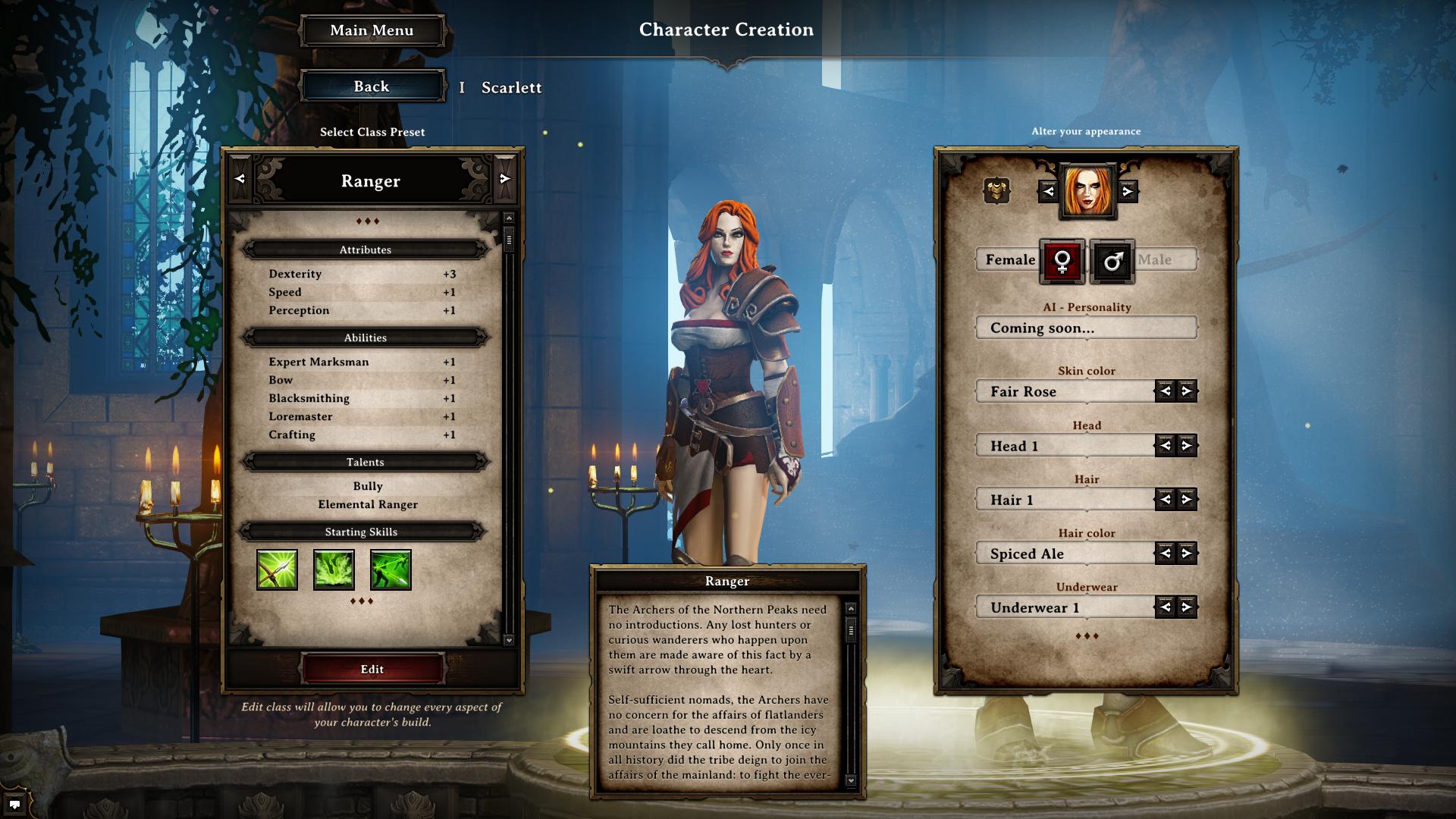Select the Female gender button
Viewport: 1456px width, 819px height.
click(1062, 262)
